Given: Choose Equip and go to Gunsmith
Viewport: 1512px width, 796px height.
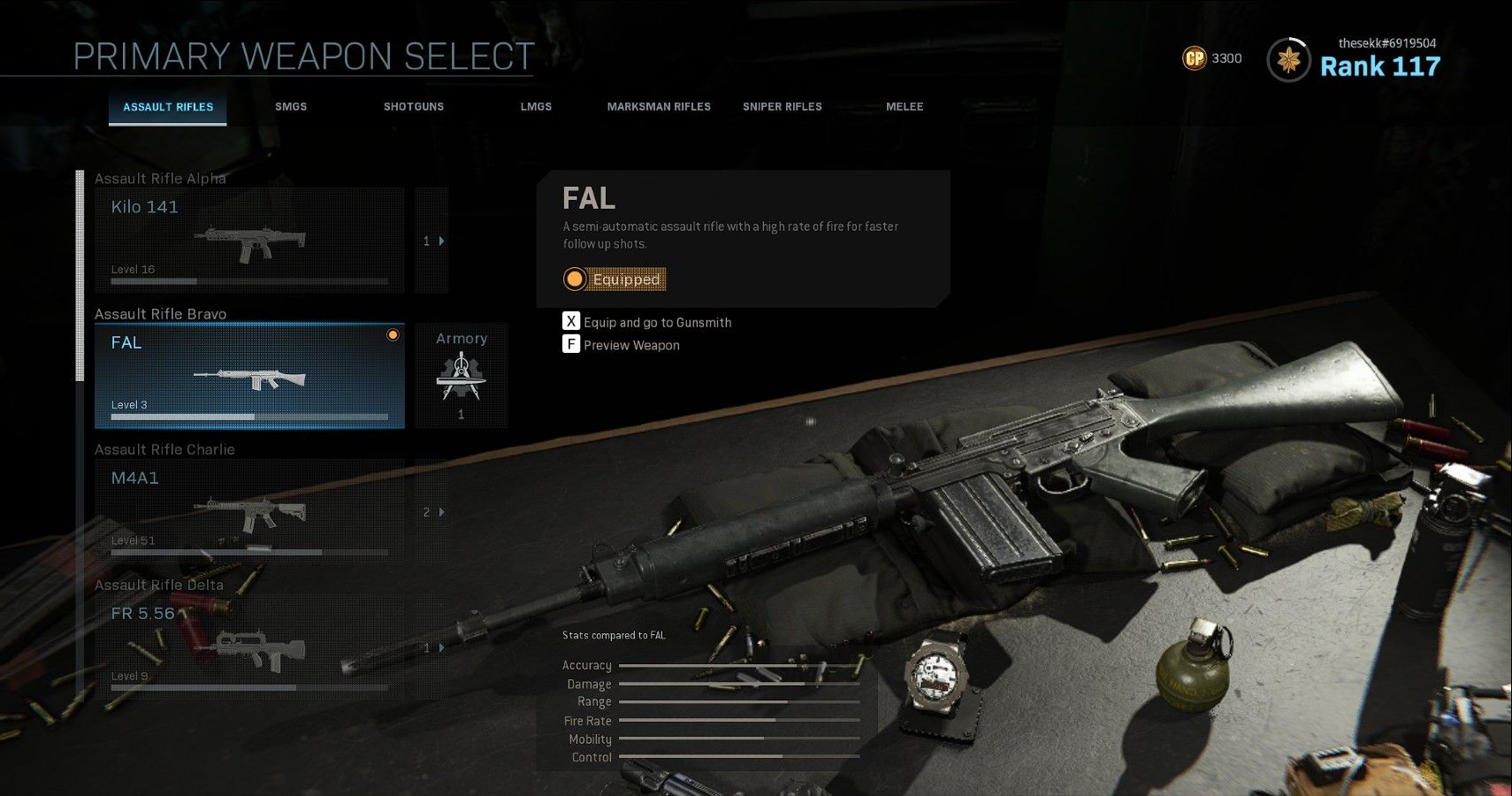Looking at the screenshot, I should click(x=657, y=322).
